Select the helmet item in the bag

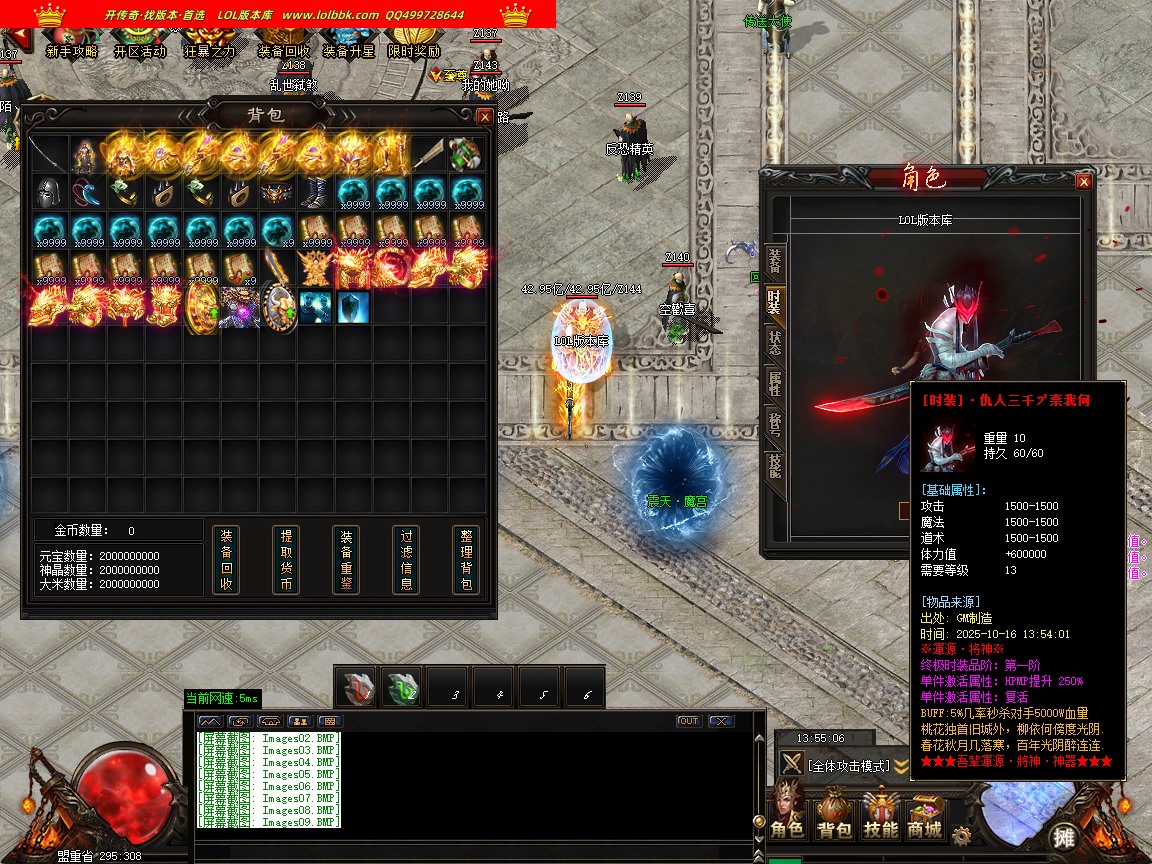[48, 191]
